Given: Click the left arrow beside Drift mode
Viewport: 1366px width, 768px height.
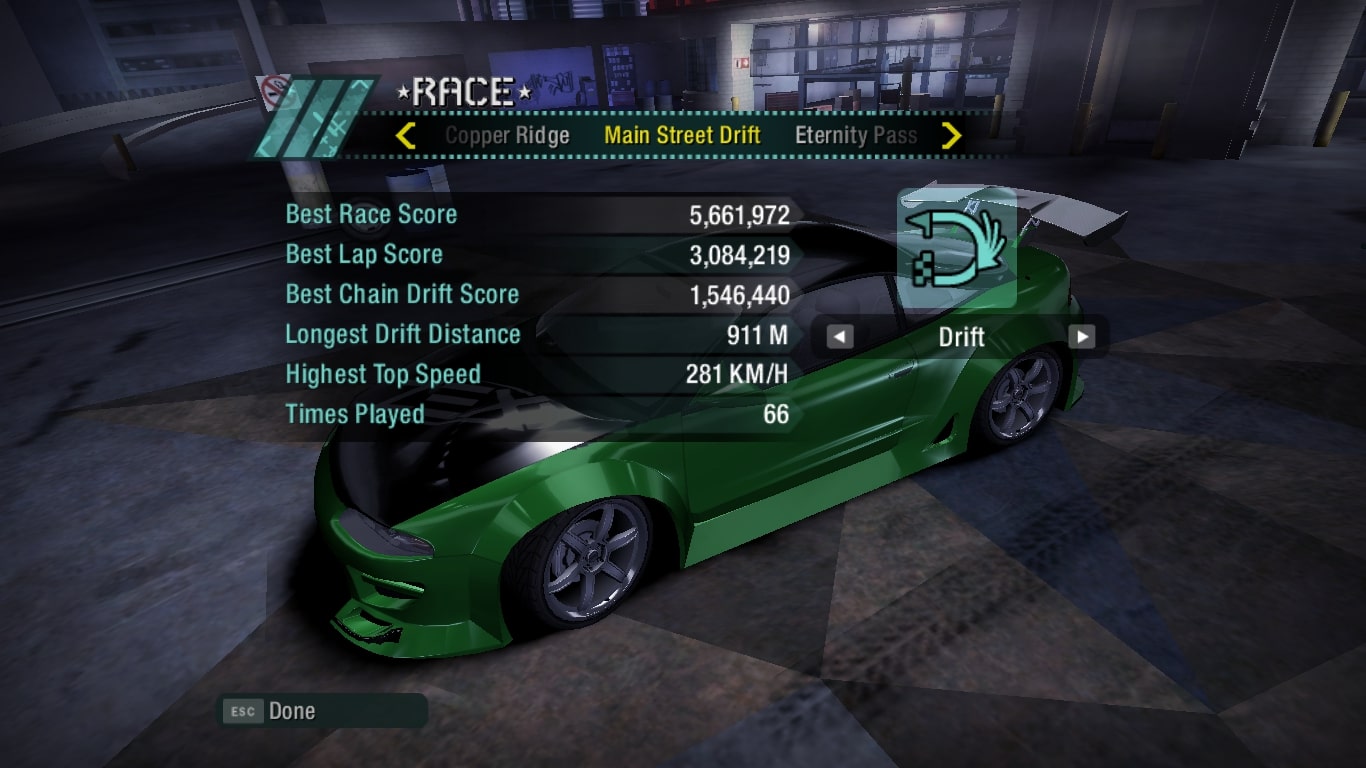Looking at the screenshot, I should coord(840,337).
